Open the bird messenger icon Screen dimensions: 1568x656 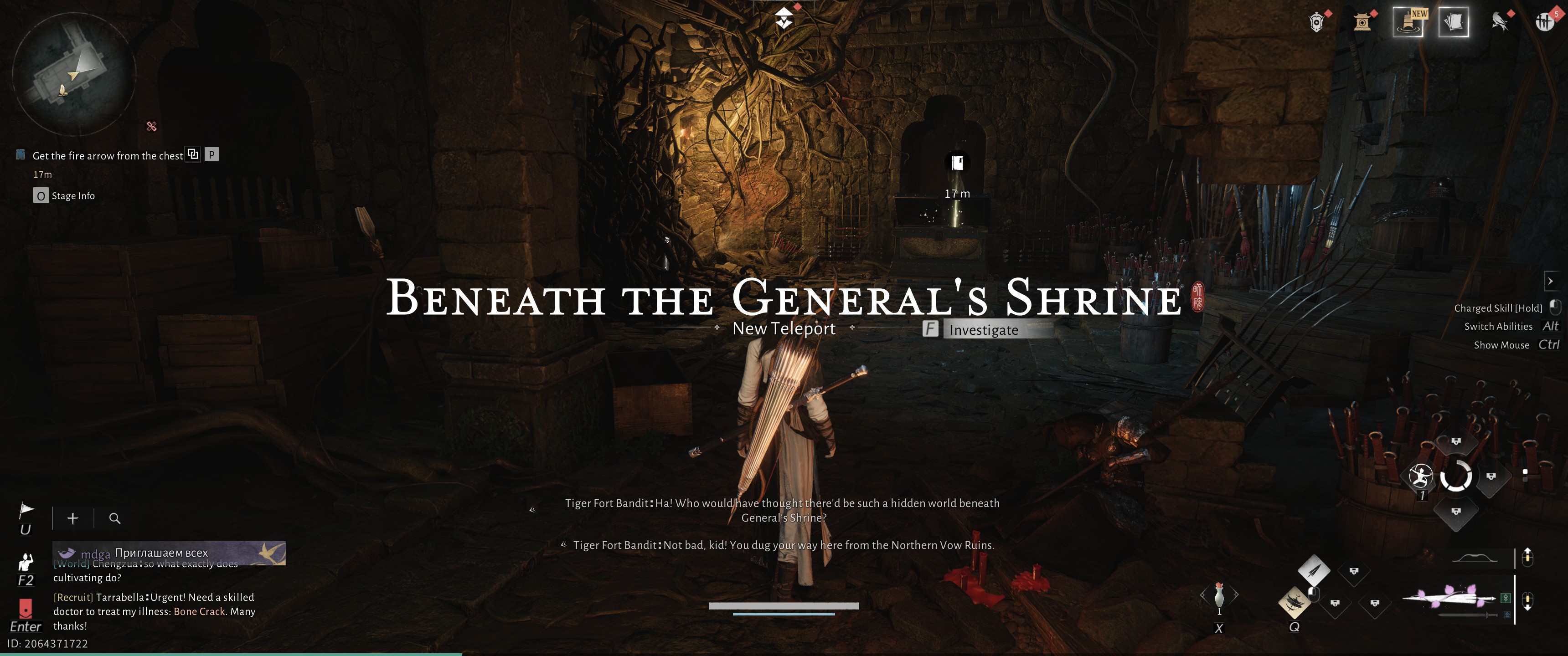[1499, 22]
